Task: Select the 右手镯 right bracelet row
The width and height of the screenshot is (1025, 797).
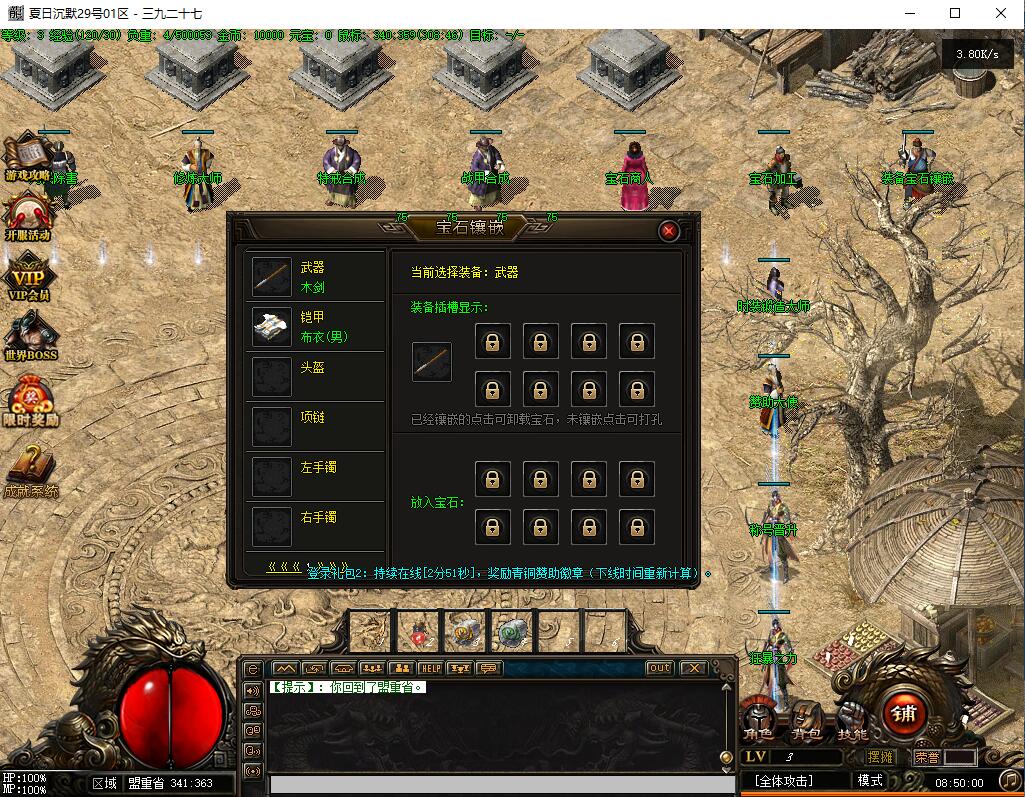Action: pyautogui.click(x=315, y=527)
